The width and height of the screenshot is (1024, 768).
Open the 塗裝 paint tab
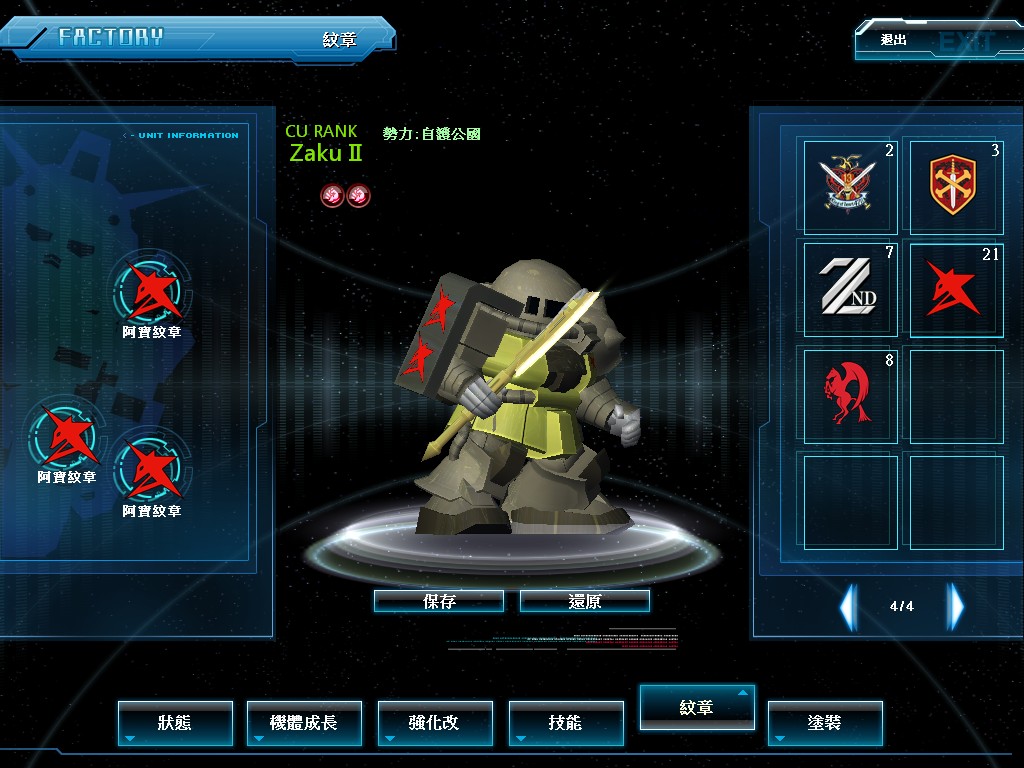(x=825, y=723)
